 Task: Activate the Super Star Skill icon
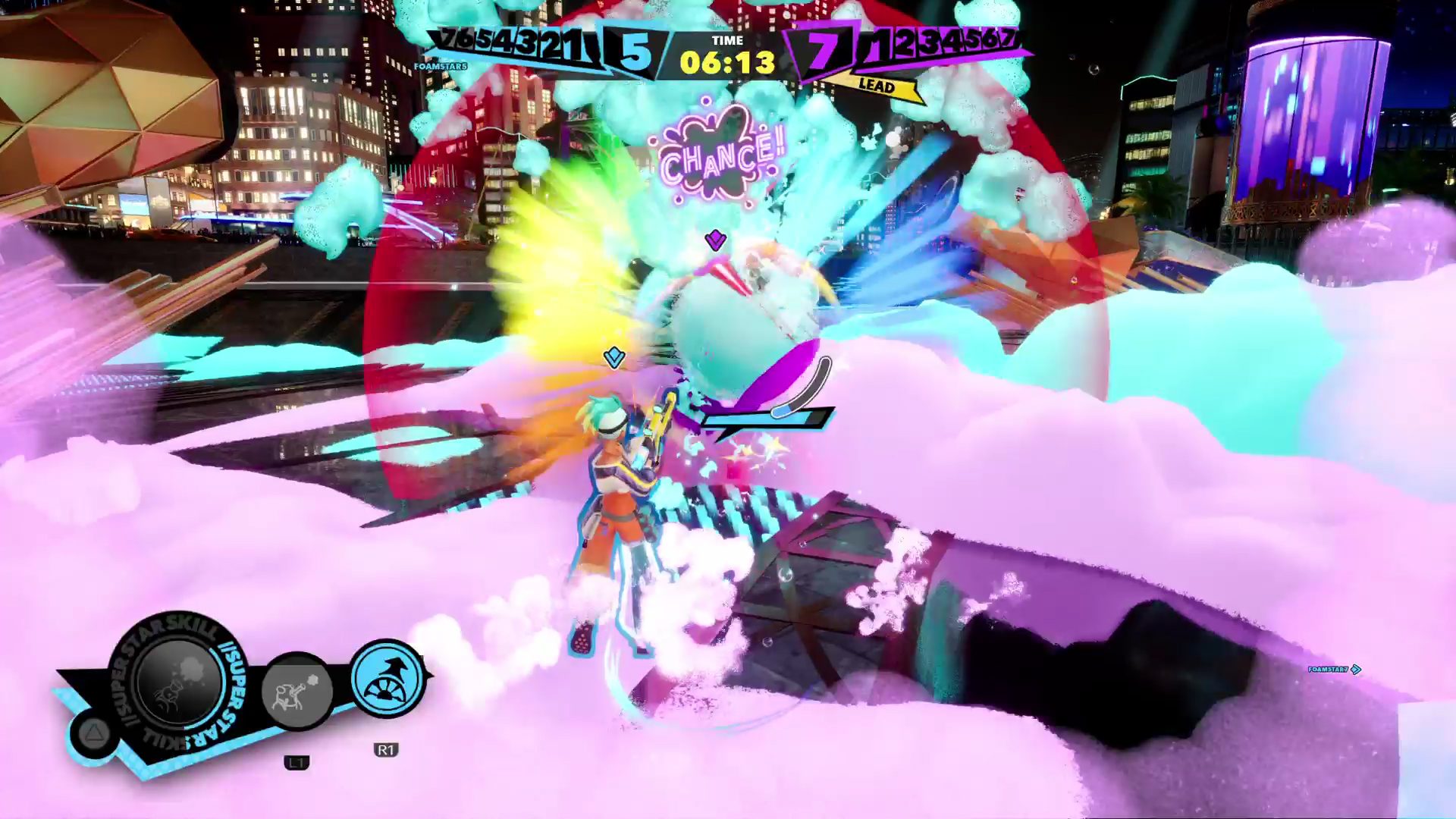point(178,682)
